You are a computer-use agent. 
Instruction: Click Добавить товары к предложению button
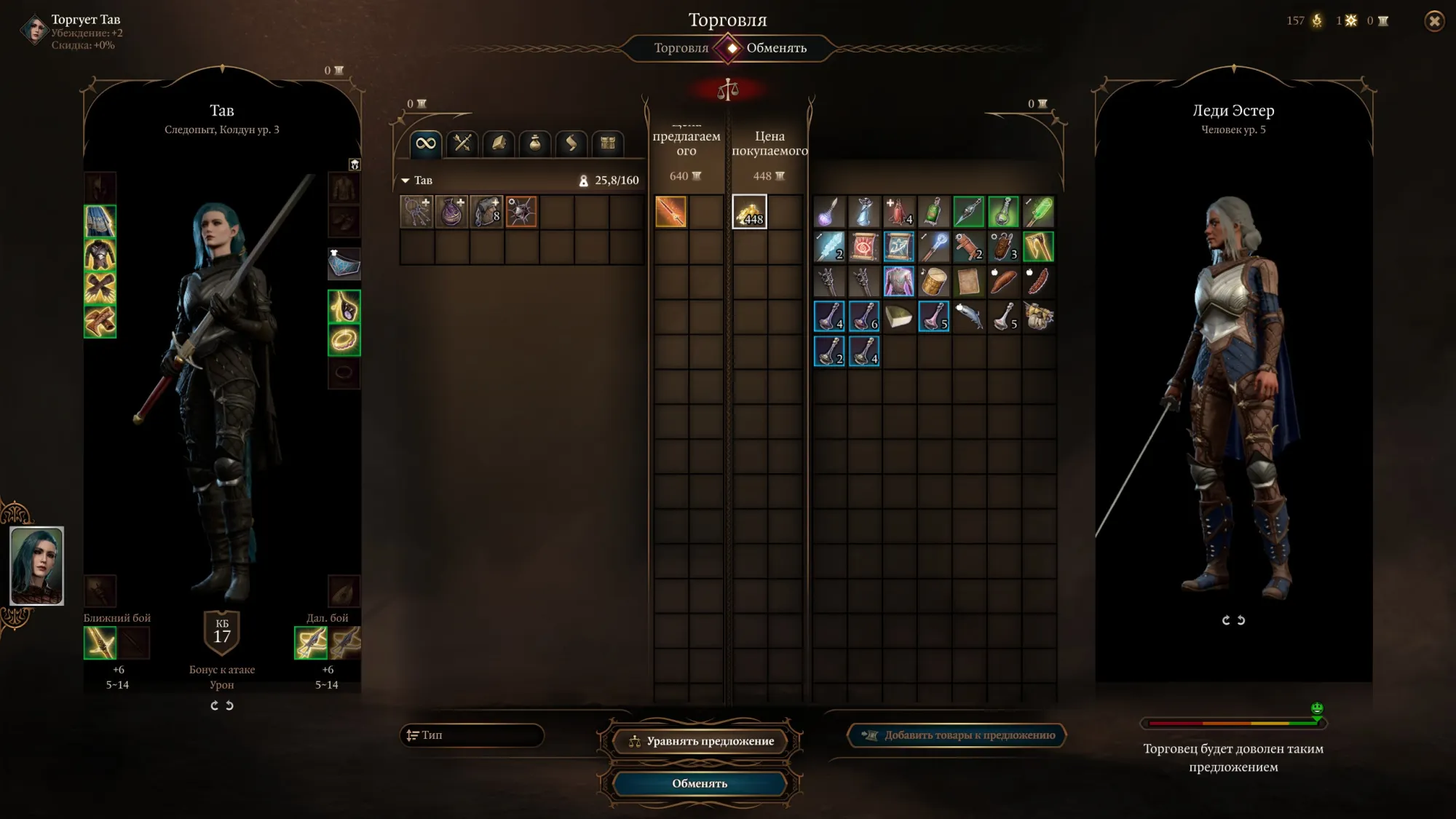[957, 735]
